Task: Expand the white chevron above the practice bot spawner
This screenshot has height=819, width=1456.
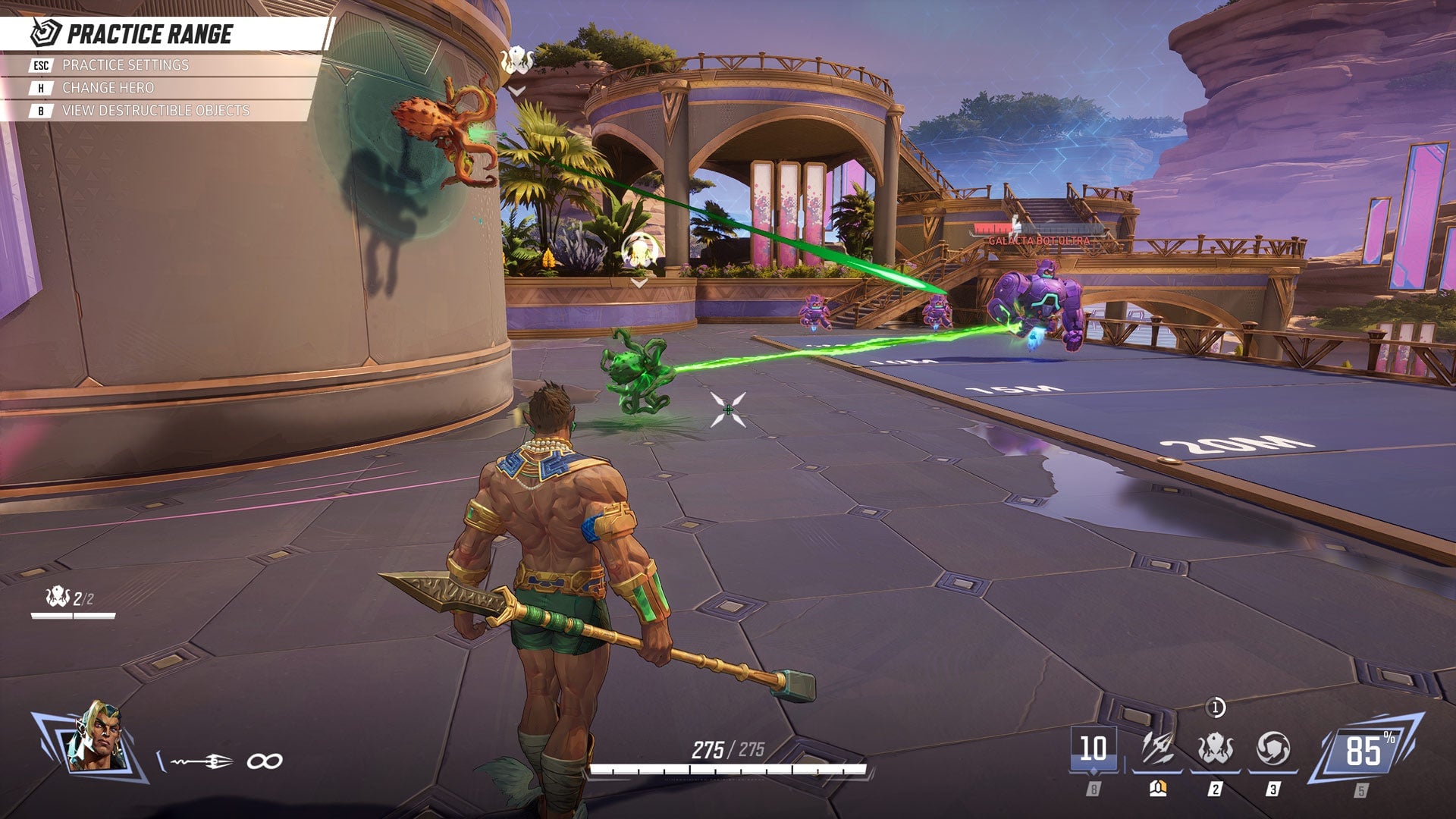Action: point(639,282)
